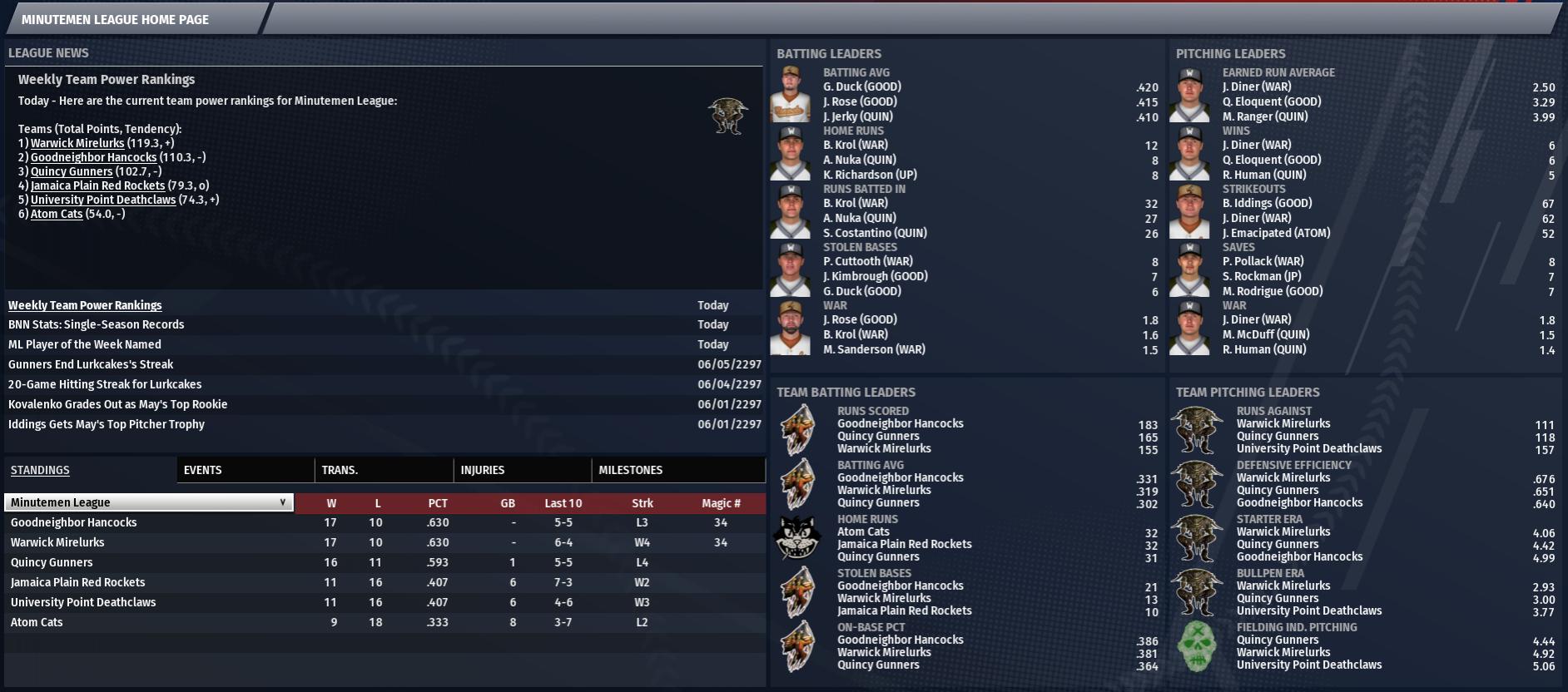This screenshot has height=692, width=1568.
Task: Show the Trans. tab
Action: (x=340, y=470)
